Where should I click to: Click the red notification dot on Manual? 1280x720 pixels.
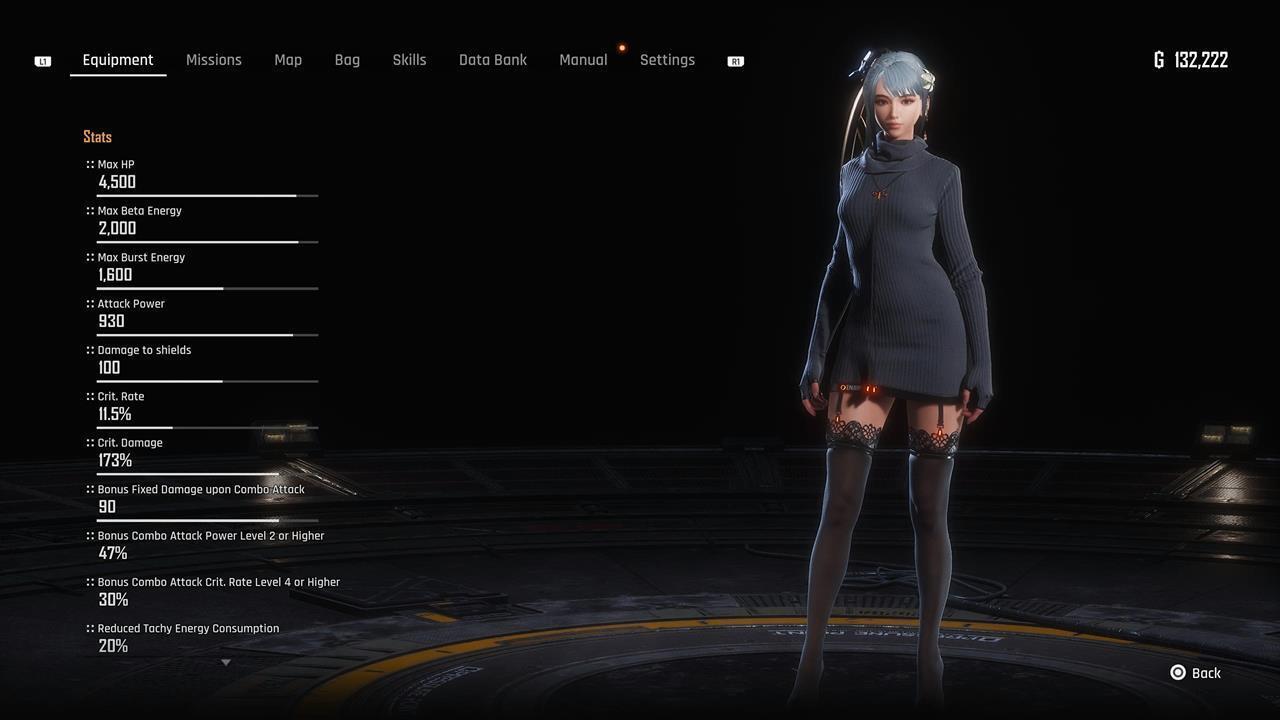click(622, 46)
